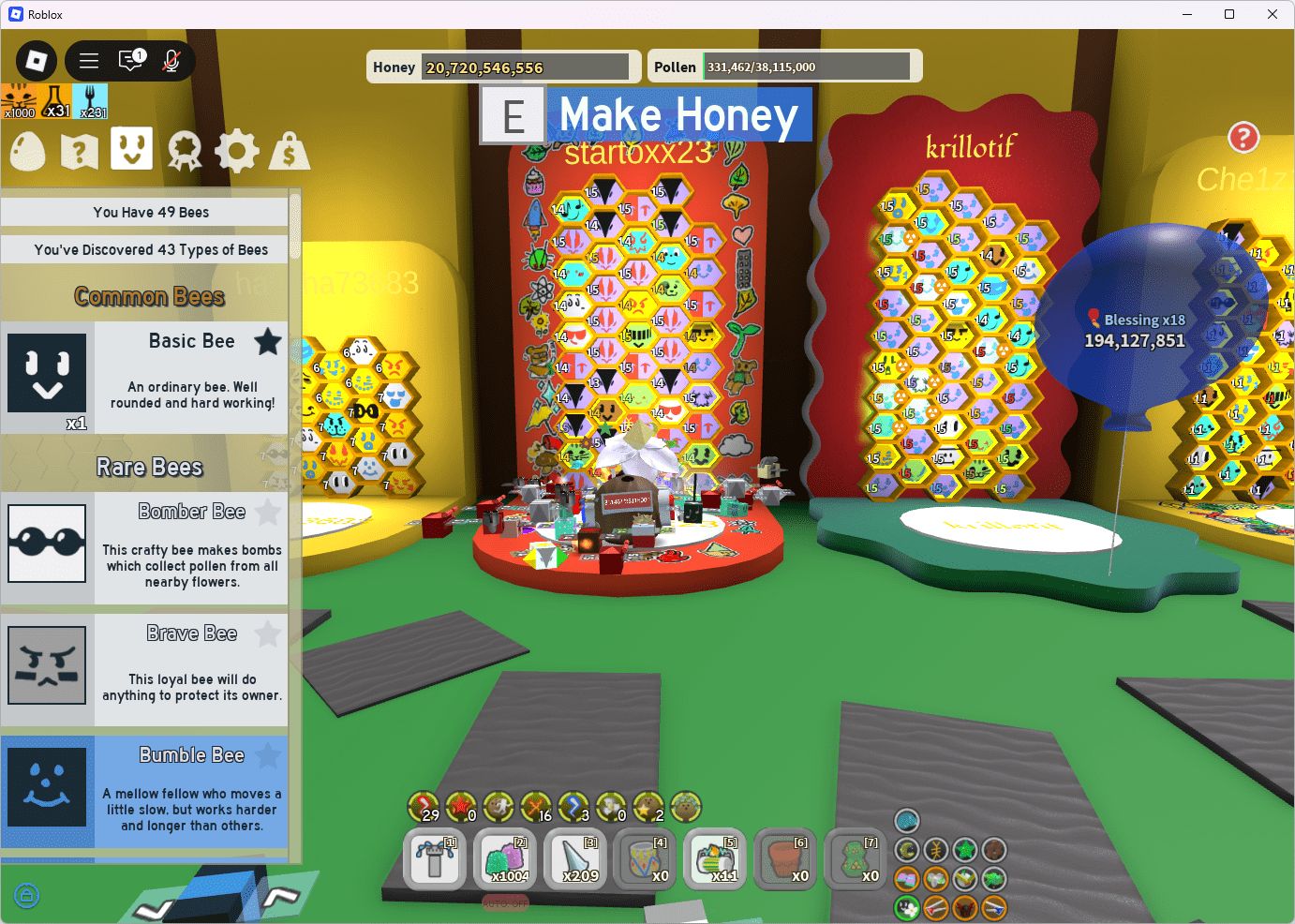
Task: Select the Glitter x209 in hotbar slot 3
Action: 574,858
